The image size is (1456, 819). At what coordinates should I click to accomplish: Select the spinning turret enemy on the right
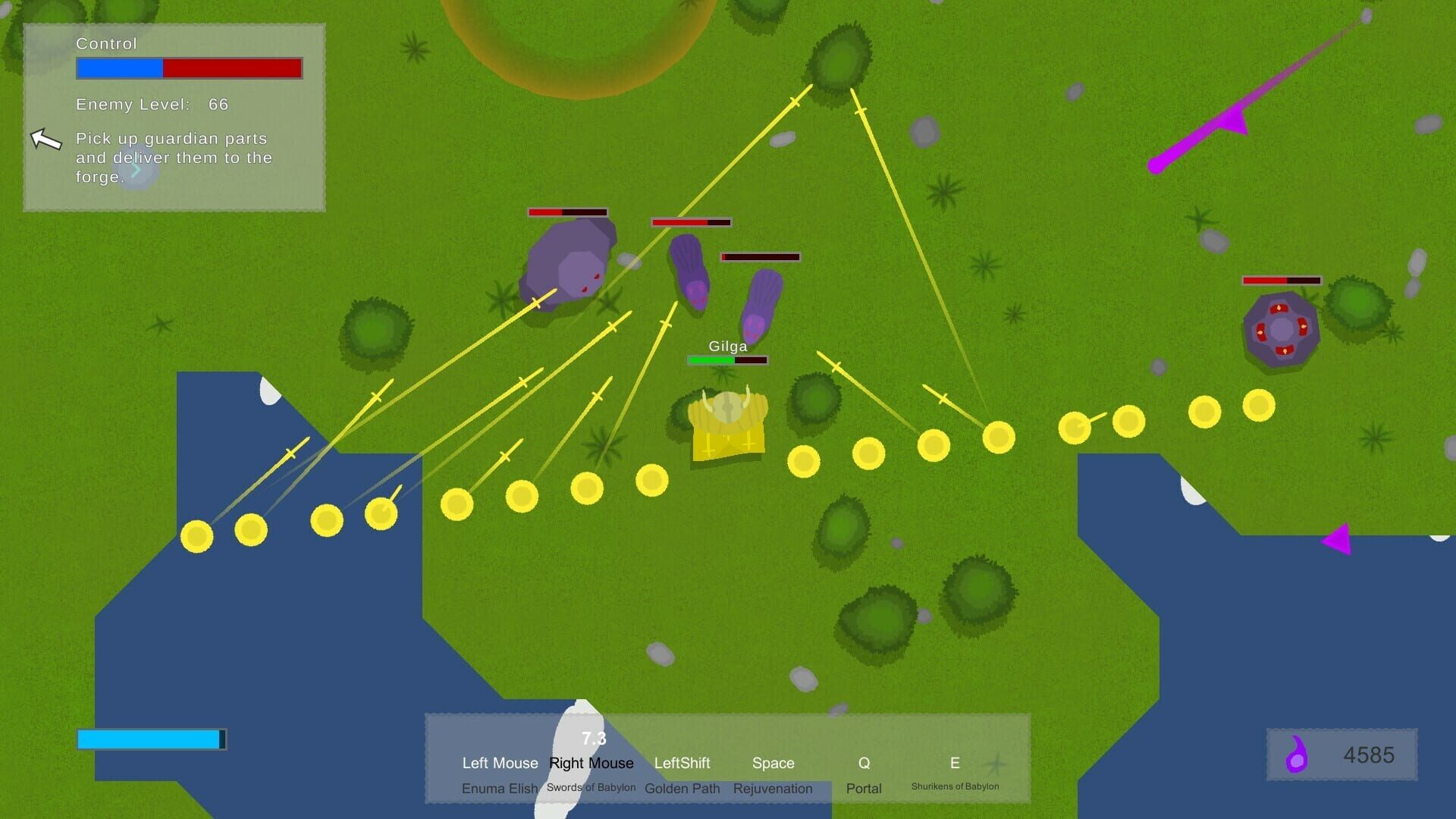click(x=1282, y=330)
